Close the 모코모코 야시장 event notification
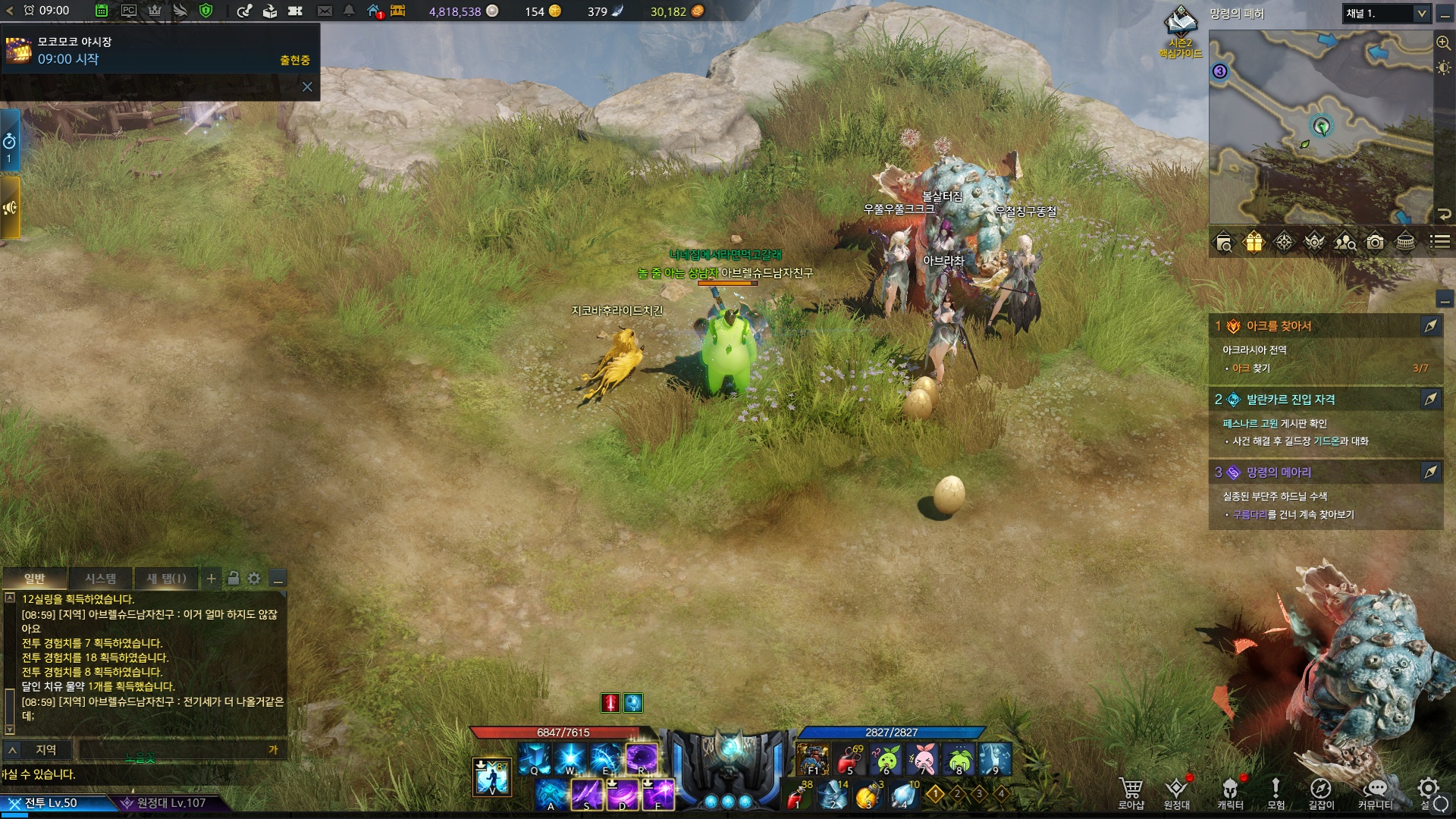Image resolution: width=1456 pixels, height=819 pixels. pyautogui.click(x=307, y=87)
